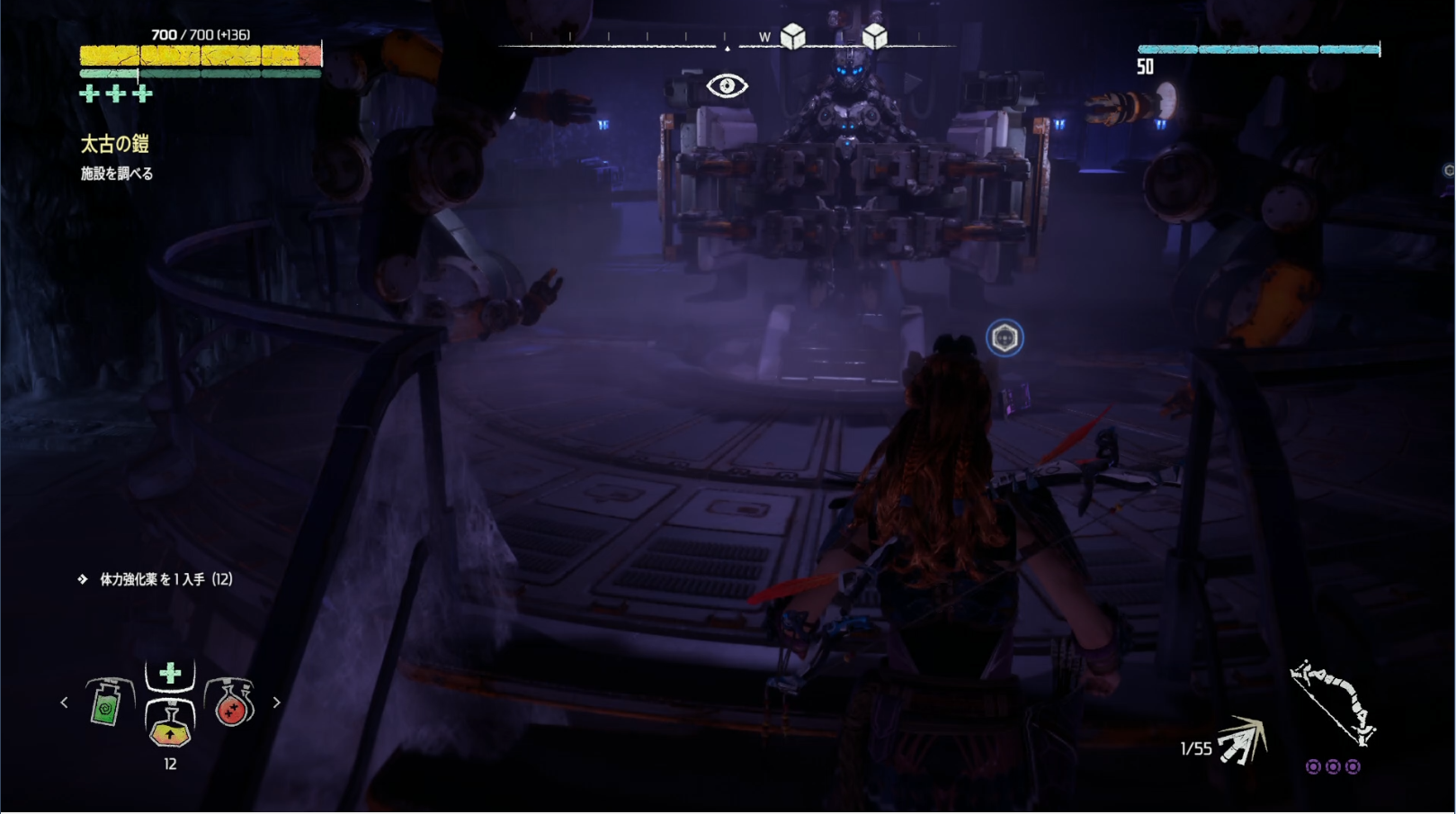Click the left arrow of item selector
Screen dimensions: 1456x814
[64, 702]
